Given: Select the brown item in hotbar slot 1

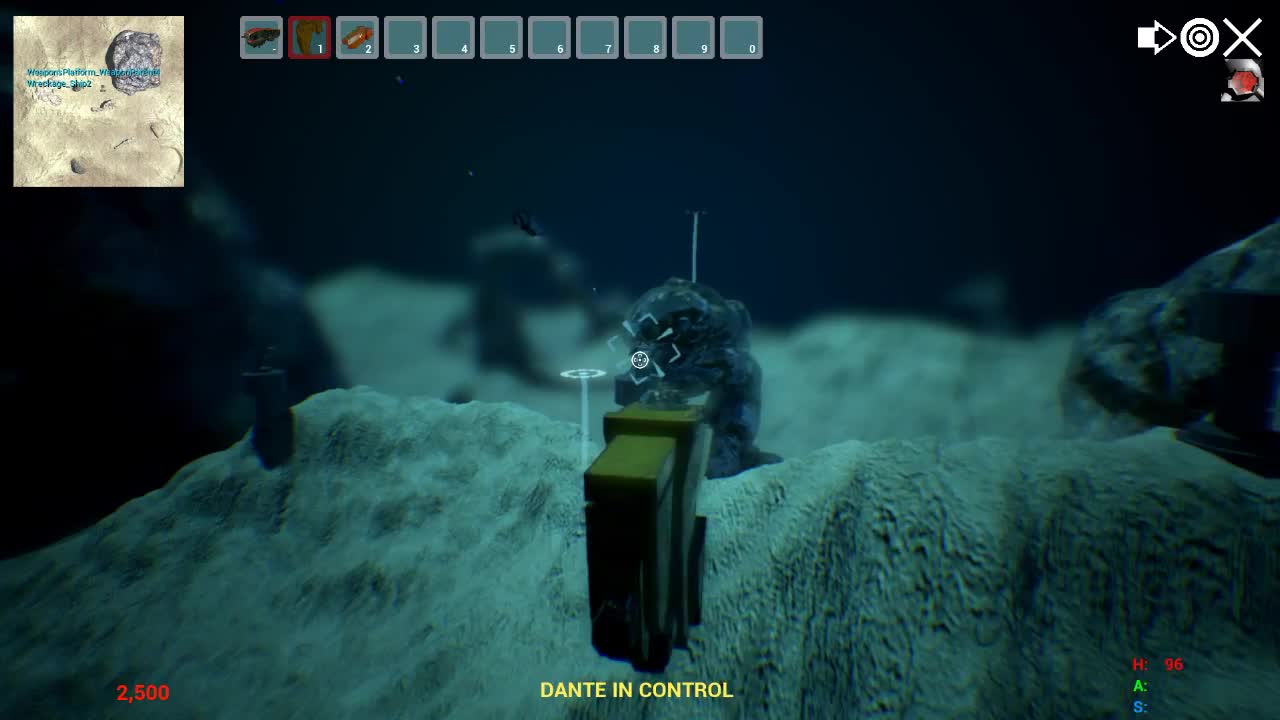Looking at the screenshot, I should tap(308, 37).
